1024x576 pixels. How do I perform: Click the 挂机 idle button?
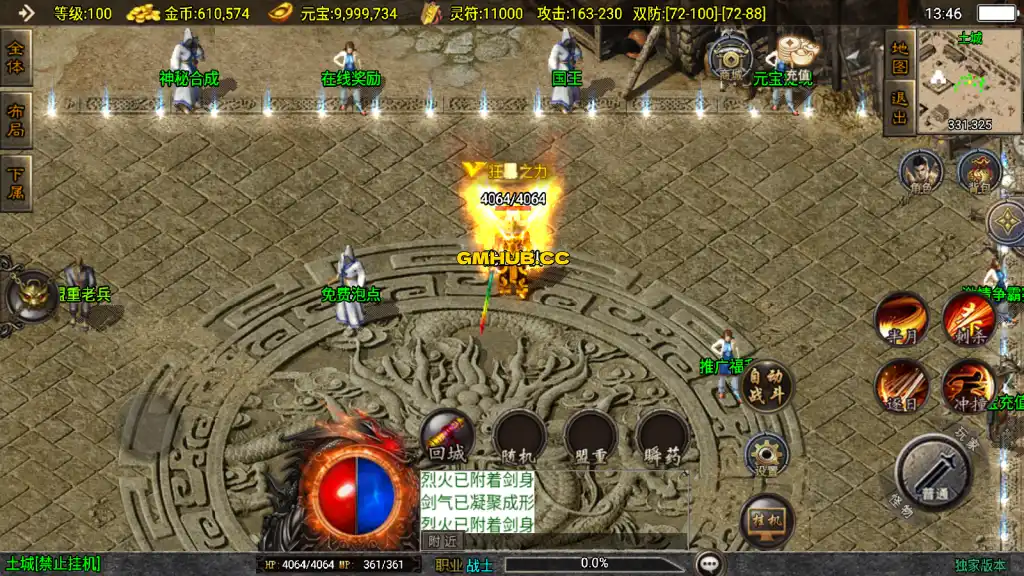coord(767,520)
